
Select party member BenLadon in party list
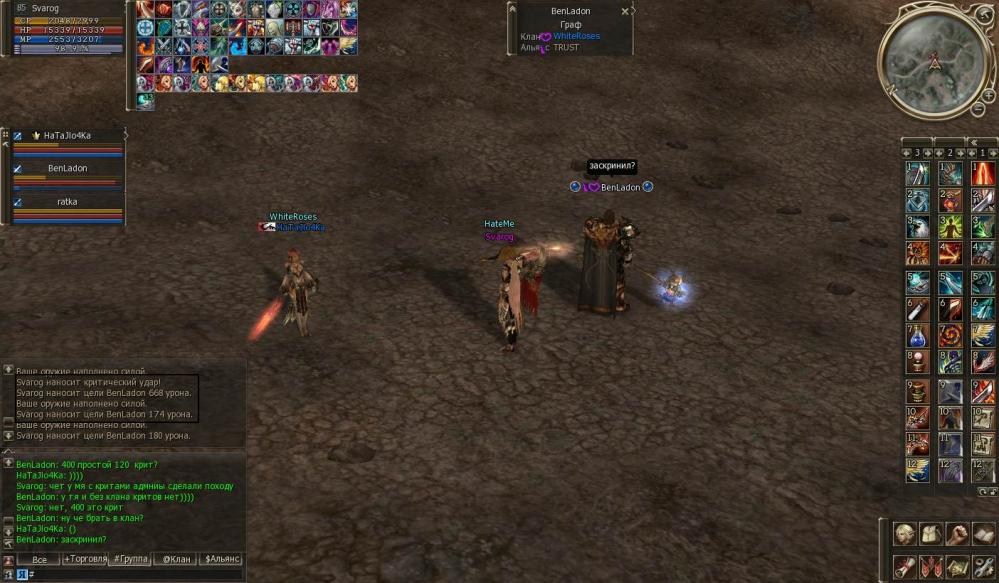pos(67,169)
